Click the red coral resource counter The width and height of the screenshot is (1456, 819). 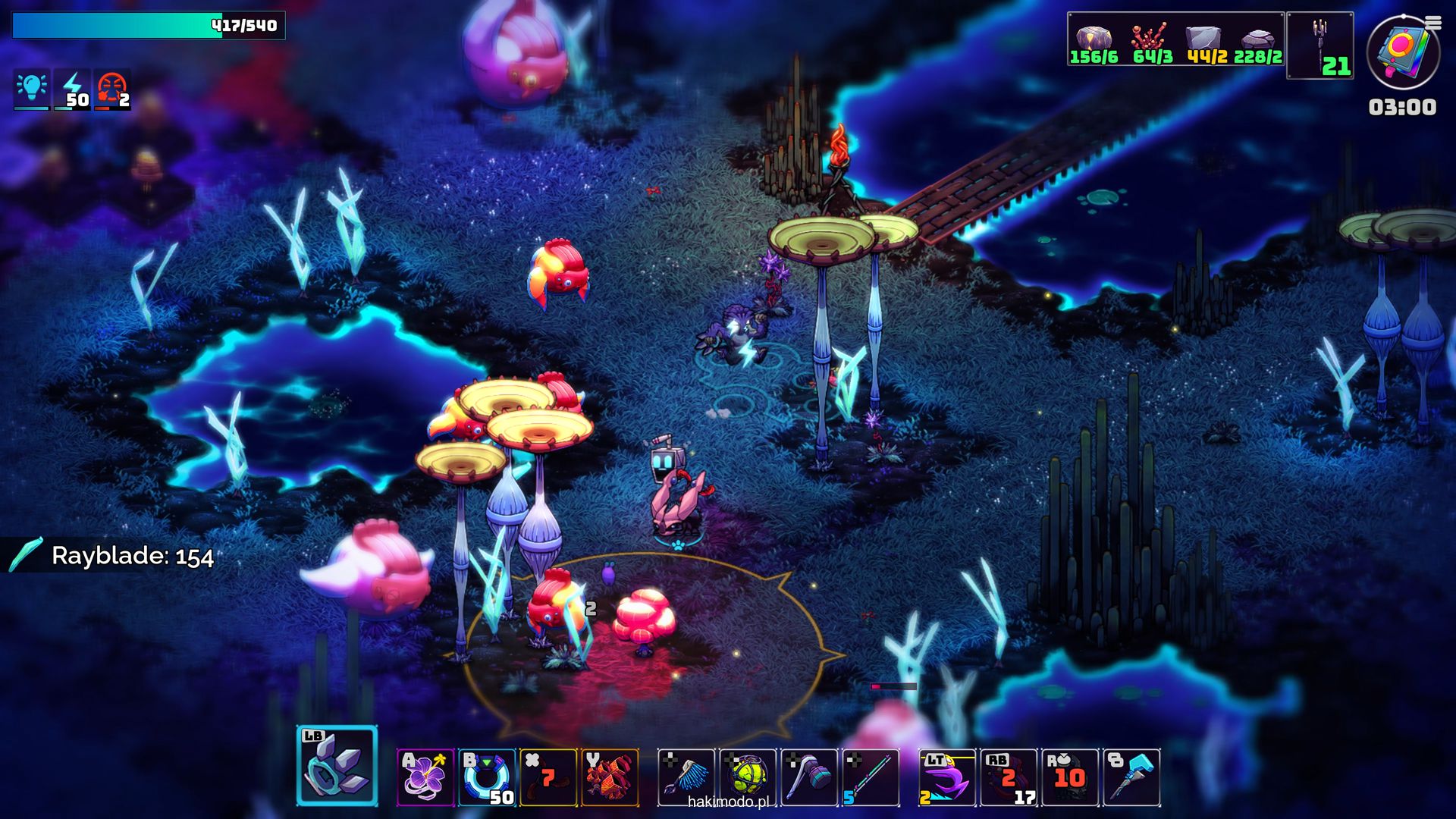1152,44
